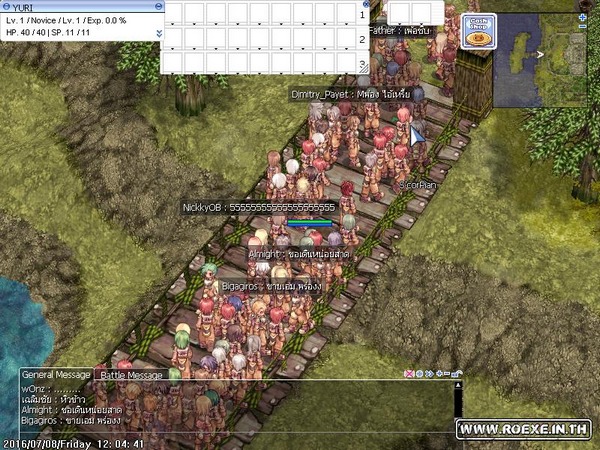Select hotkey bar row 2 number

click(x=362, y=40)
